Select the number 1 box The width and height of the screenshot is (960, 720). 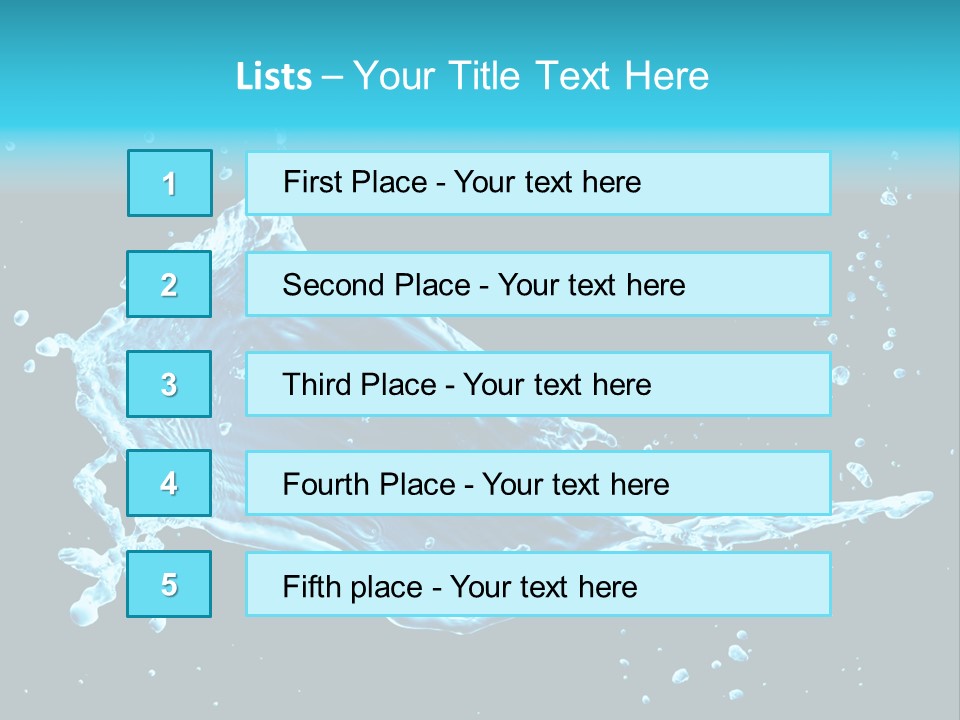point(170,183)
